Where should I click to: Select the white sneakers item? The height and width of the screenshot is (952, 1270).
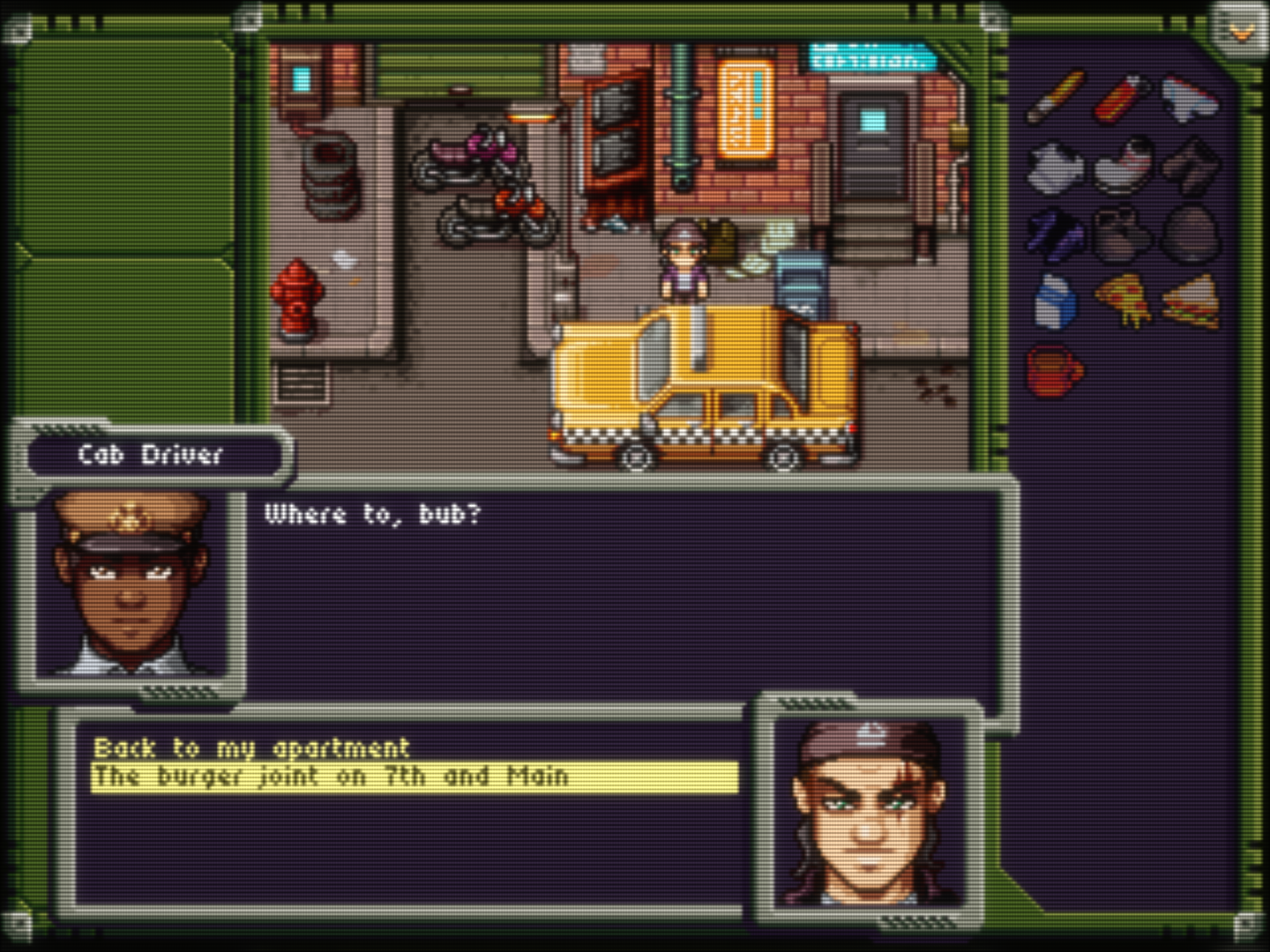pyautogui.click(x=1190, y=99)
